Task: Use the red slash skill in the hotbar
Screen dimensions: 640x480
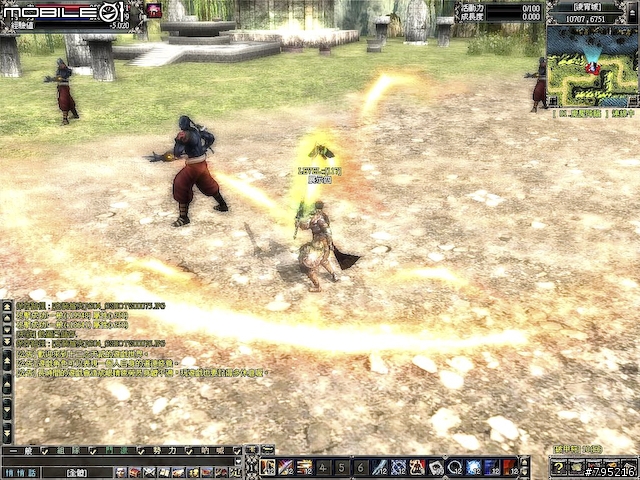Action: 286,467
